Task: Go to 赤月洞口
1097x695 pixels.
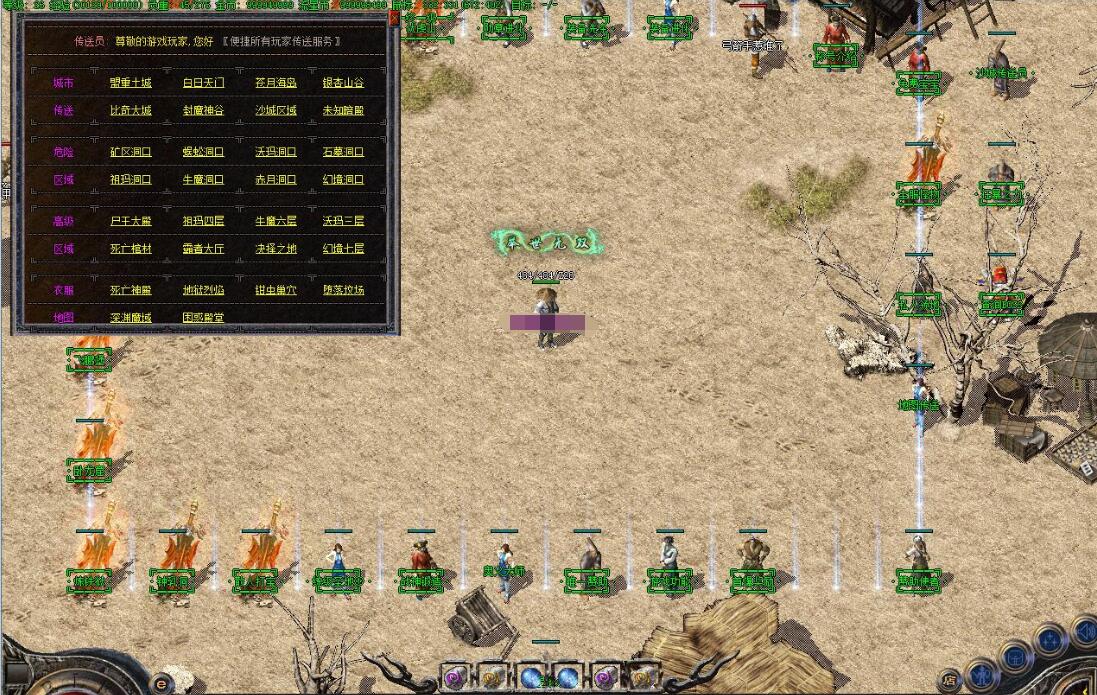Action: pyautogui.click(x=275, y=181)
